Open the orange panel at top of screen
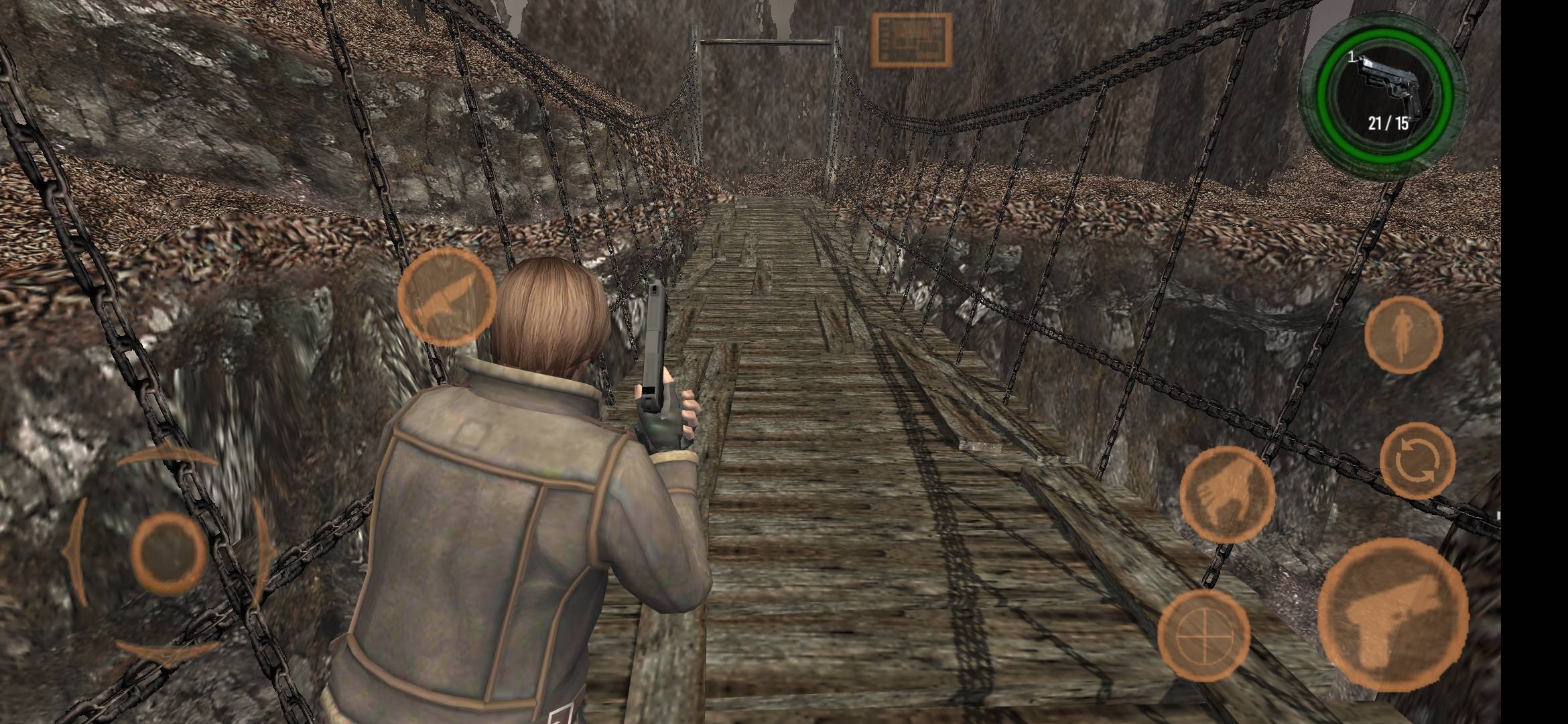 click(911, 40)
